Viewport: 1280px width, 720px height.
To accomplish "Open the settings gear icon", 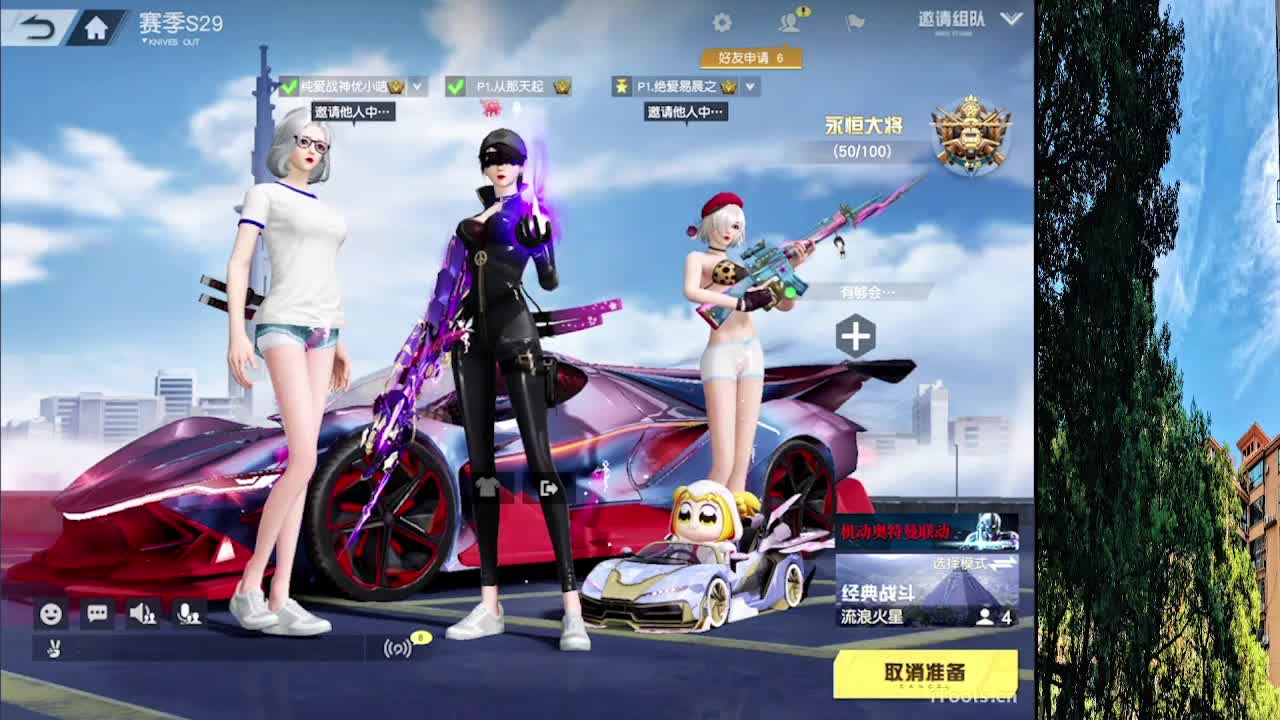I will pyautogui.click(x=722, y=20).
